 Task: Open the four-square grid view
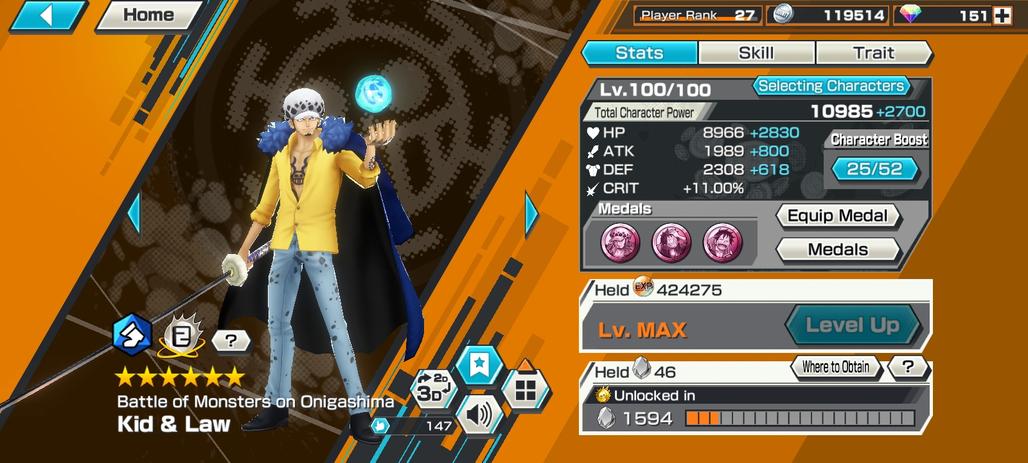(x=524, y=388)
